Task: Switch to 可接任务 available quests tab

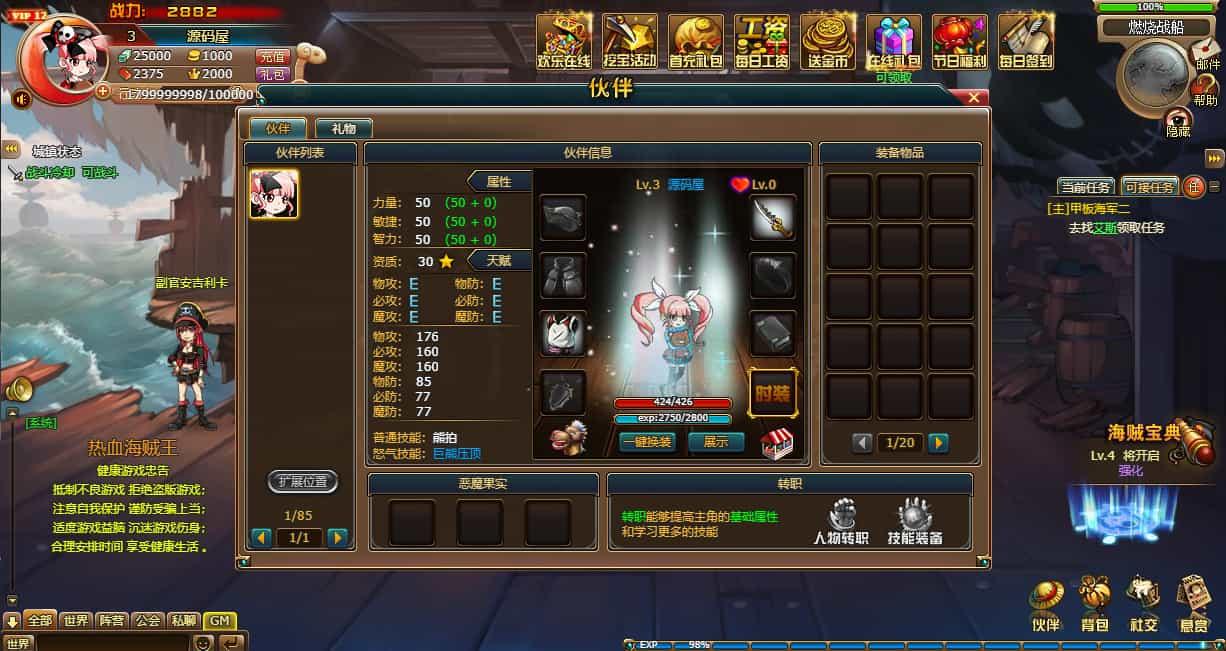Action: tap(1148, 187)
